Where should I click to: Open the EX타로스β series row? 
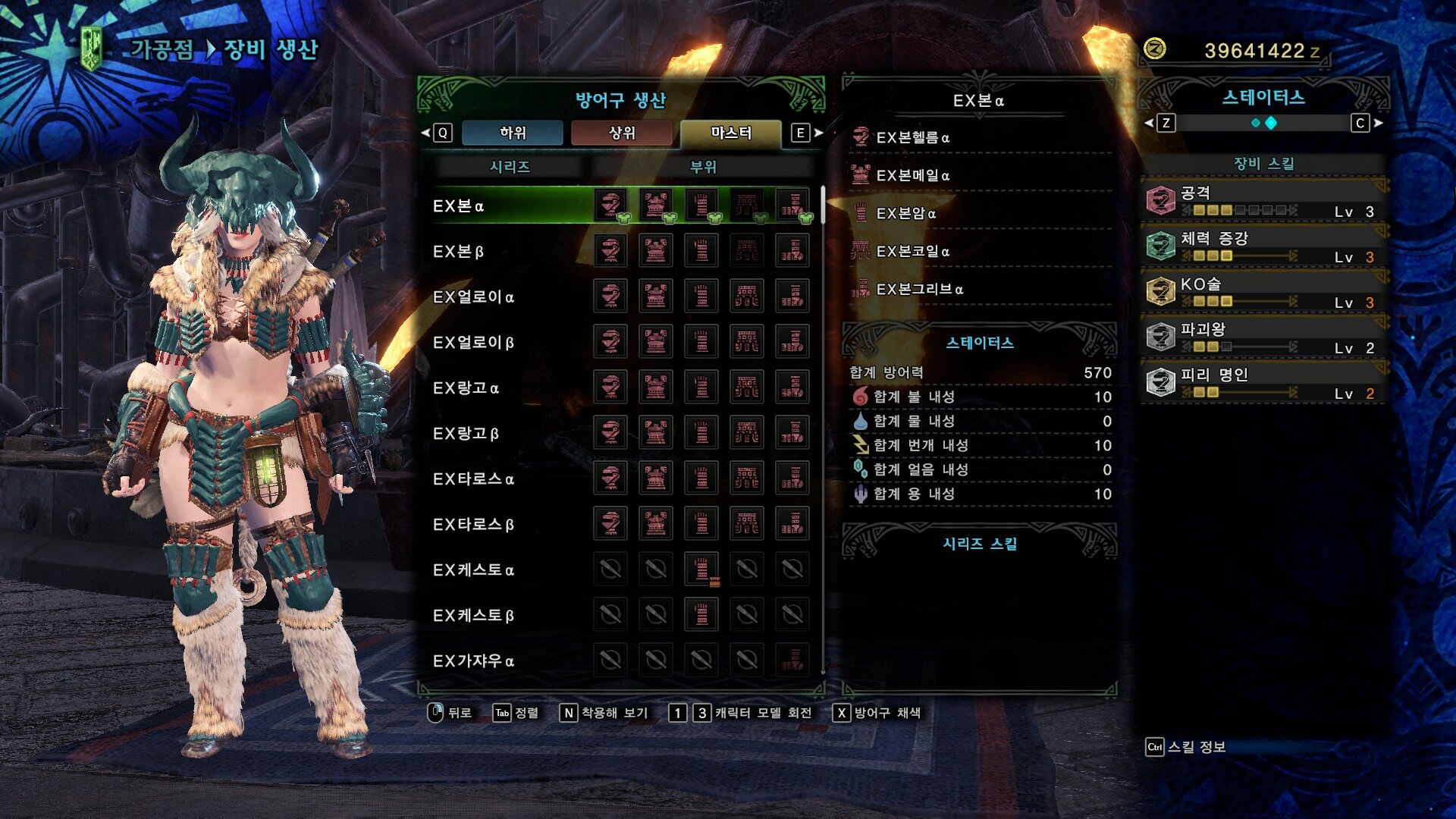point(473,525)
